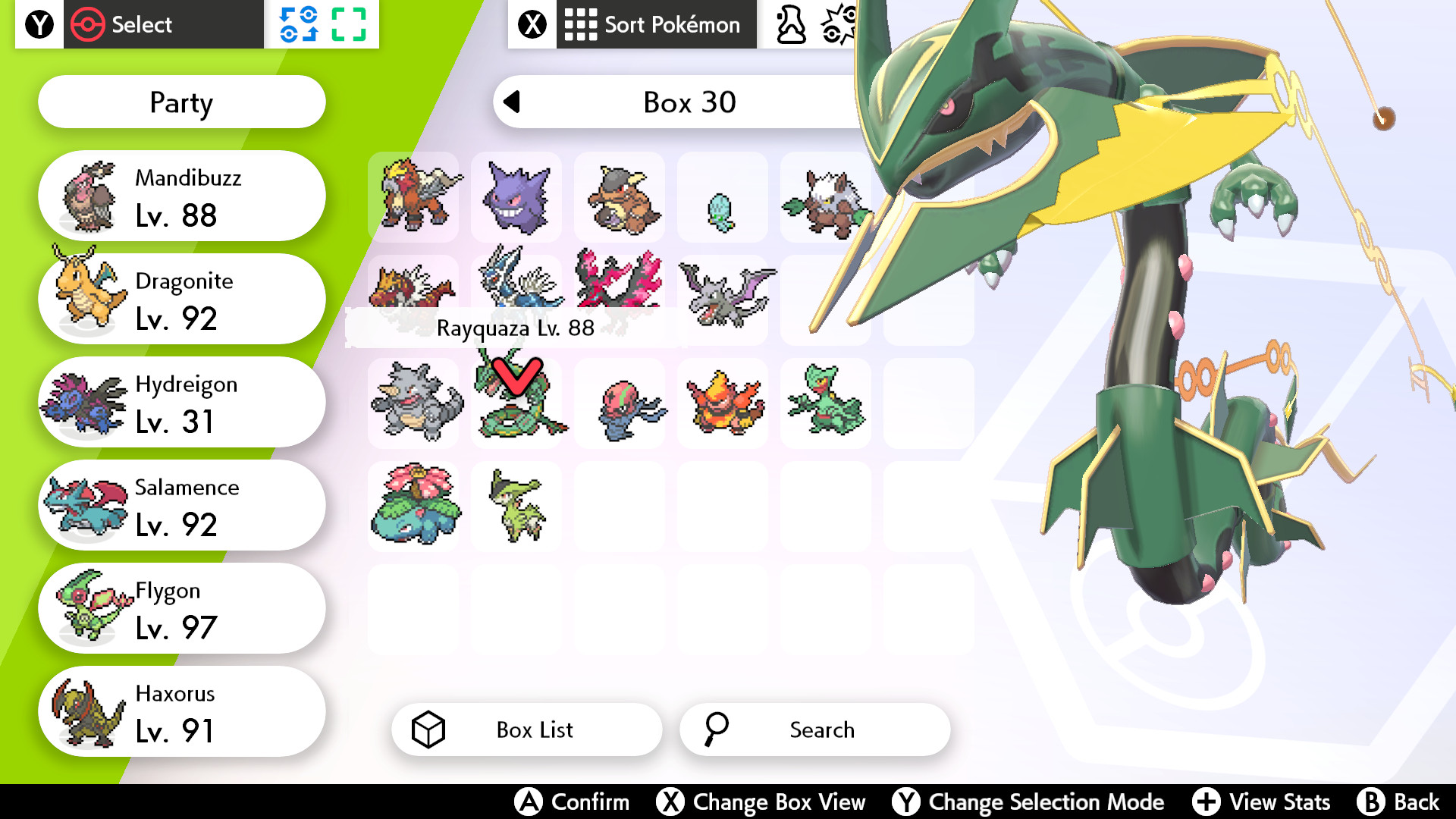Viewport: 1456px width, 819px height.
Task: Switch to the Party tab
Action: coord(180,102)
